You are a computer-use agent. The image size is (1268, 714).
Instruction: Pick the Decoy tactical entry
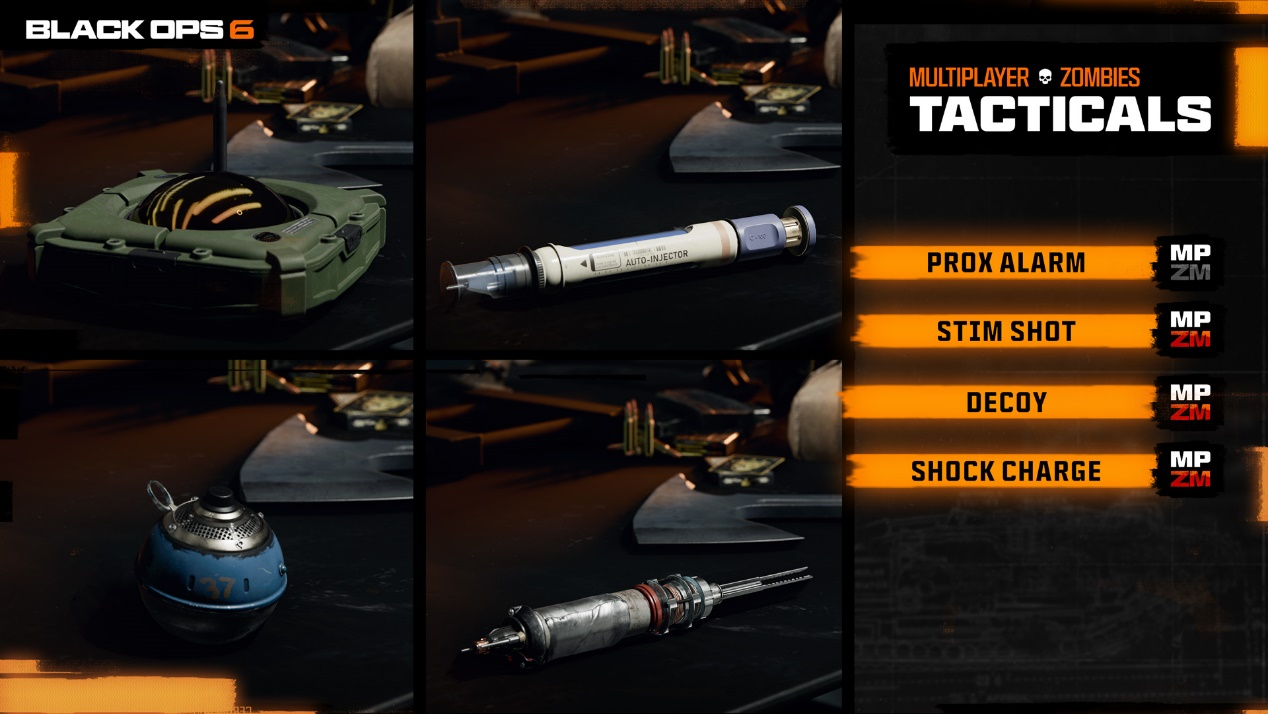tap(1005, 402)
